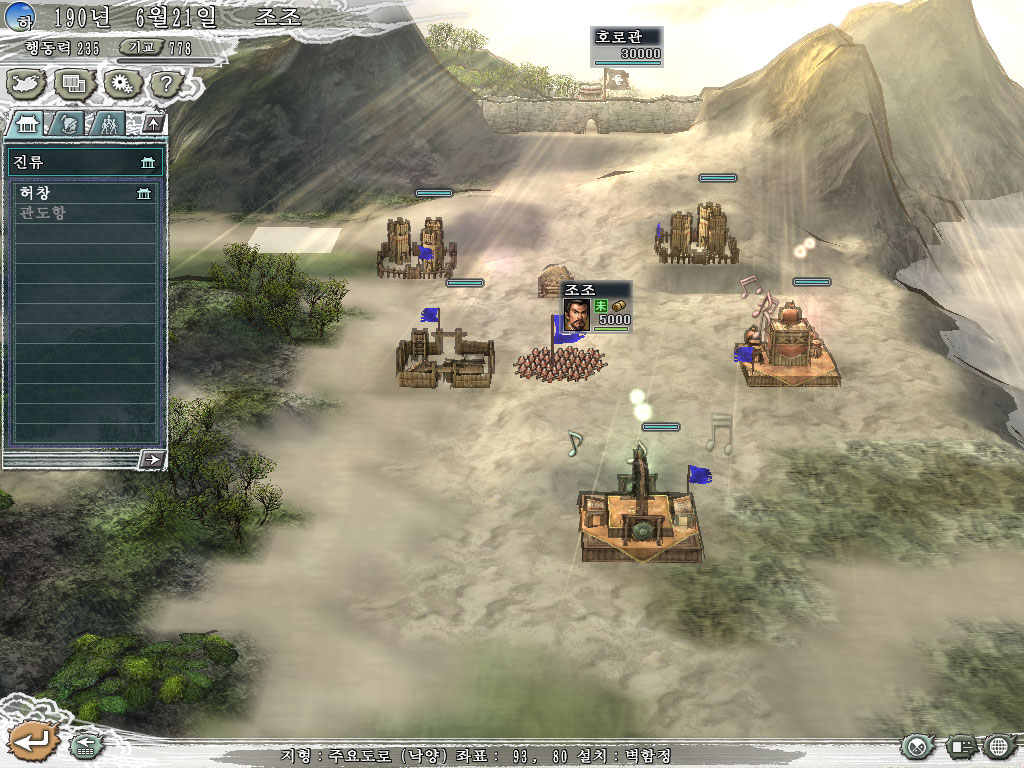
Task: Click the orange return arrow button
Action: 30,741
